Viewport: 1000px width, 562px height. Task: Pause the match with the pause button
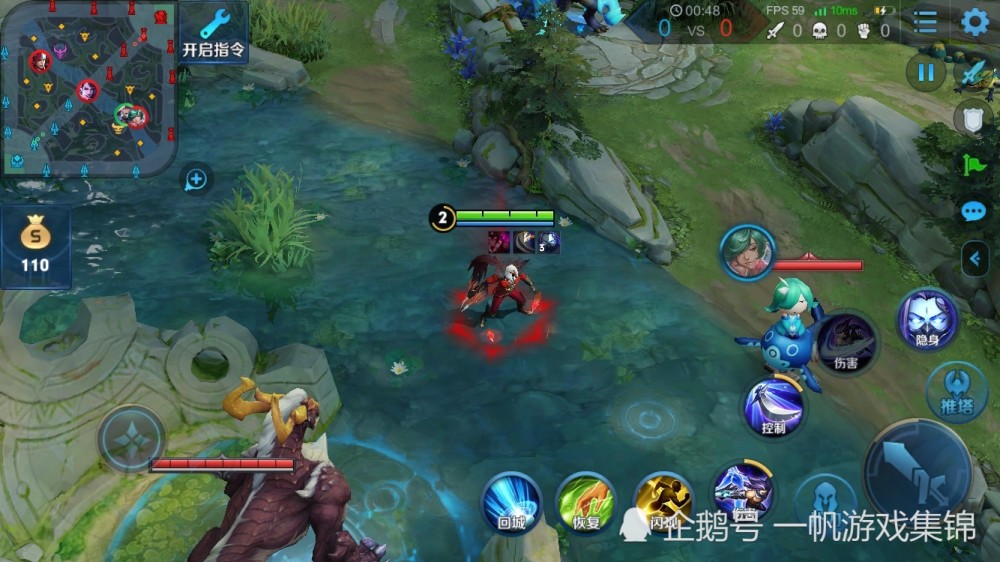pyautogui.click(x=926, y=73)
